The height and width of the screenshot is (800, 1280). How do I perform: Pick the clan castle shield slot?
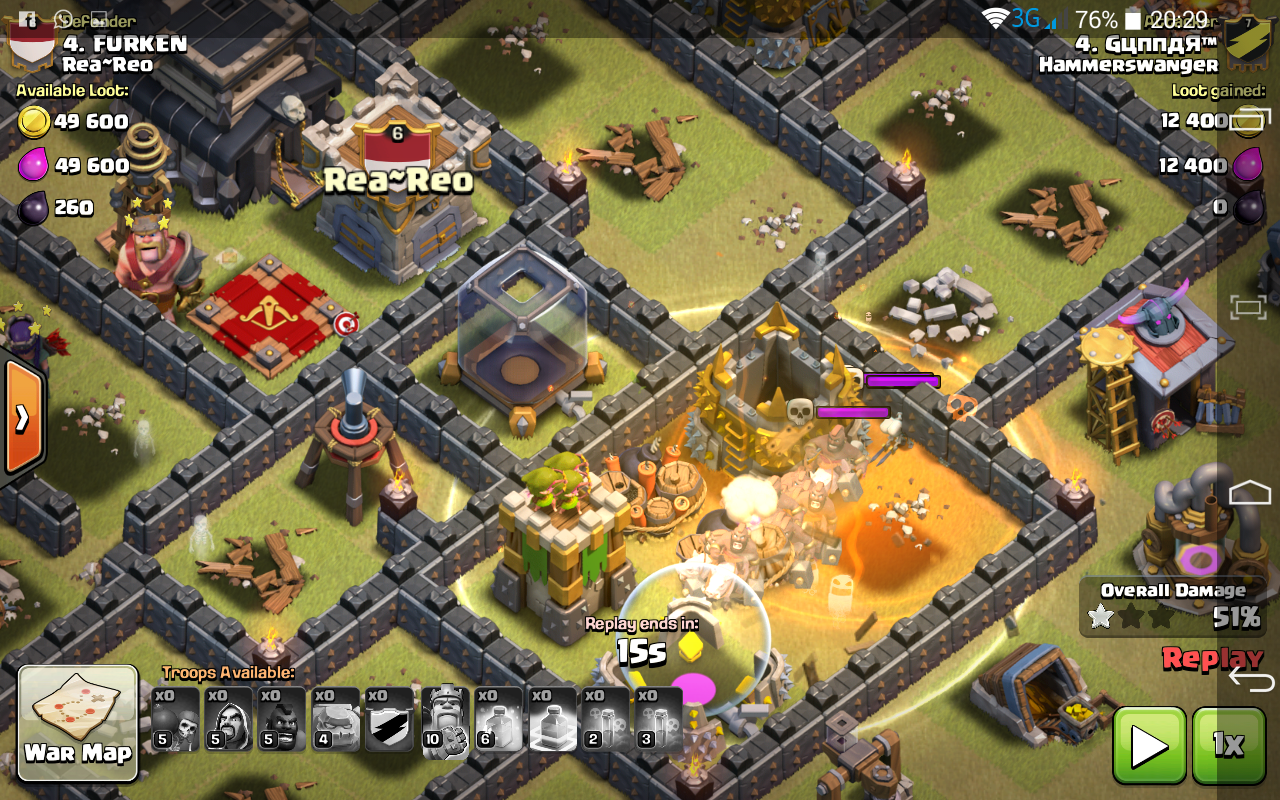pyautogui.click(x=389, y=719)
